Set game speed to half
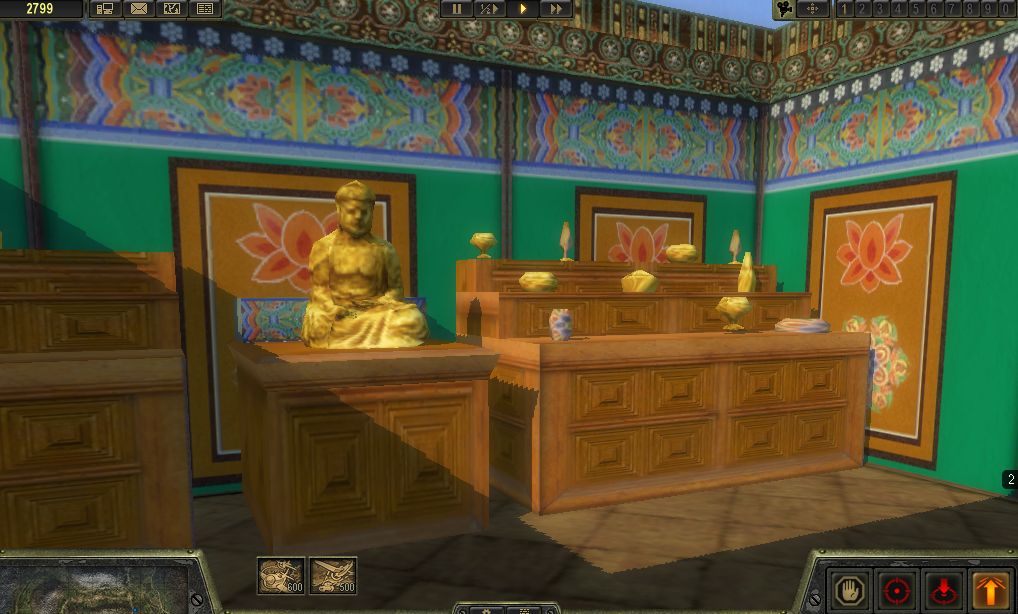Image resolution: width=1018 pixels, height=614 pixels. (489, 9)
